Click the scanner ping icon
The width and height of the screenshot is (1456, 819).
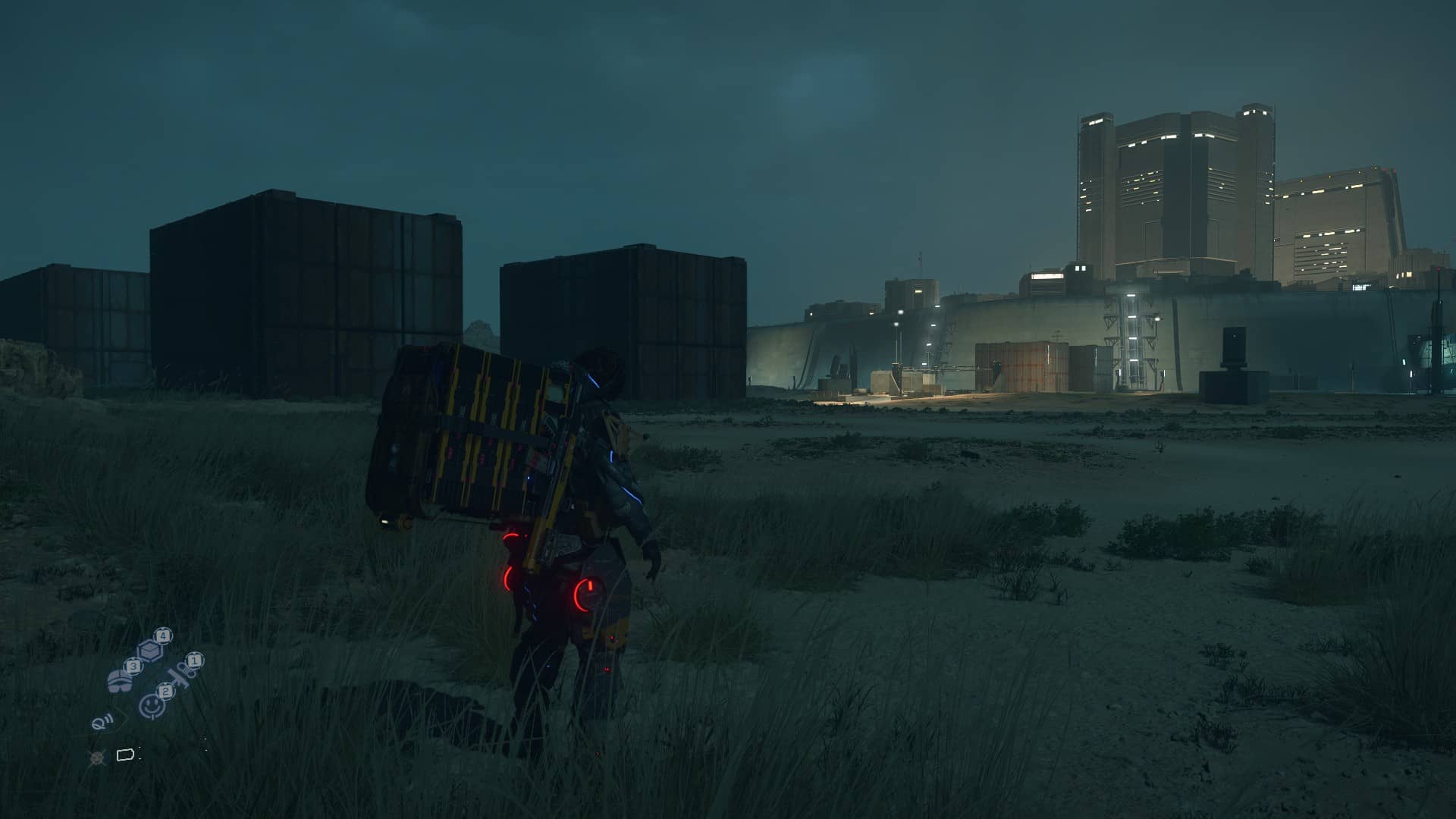click(99, 721)
